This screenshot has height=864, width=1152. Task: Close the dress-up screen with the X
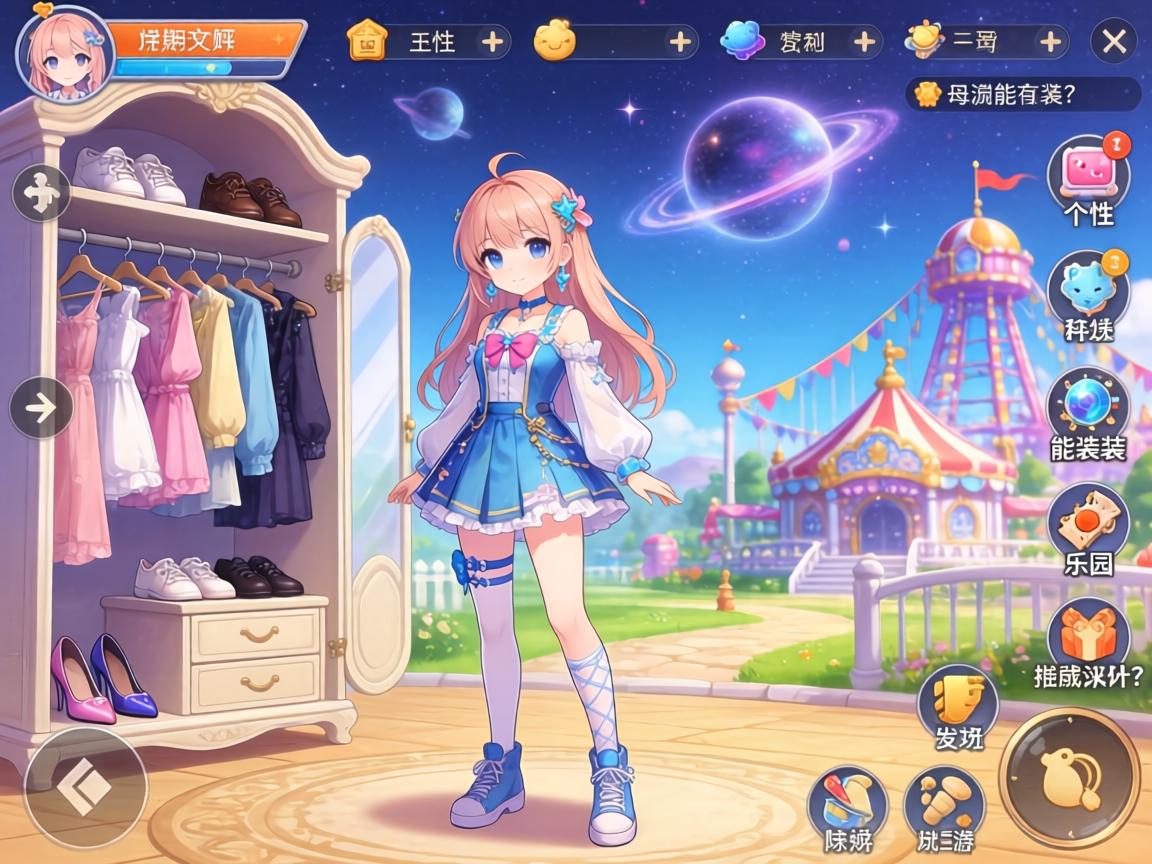point(1113,42)
